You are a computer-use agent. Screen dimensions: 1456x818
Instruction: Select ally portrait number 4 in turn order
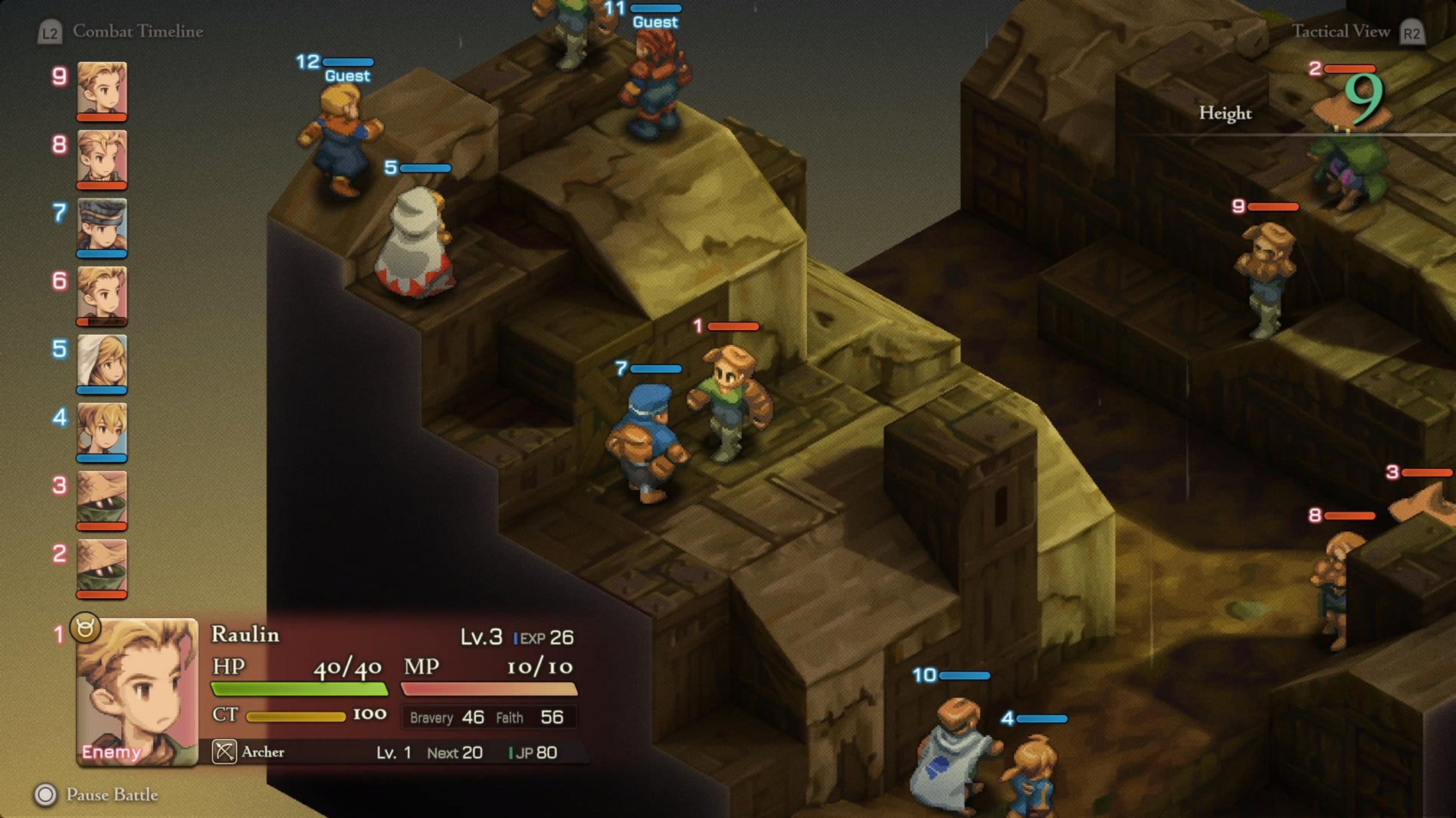[102, 427]
